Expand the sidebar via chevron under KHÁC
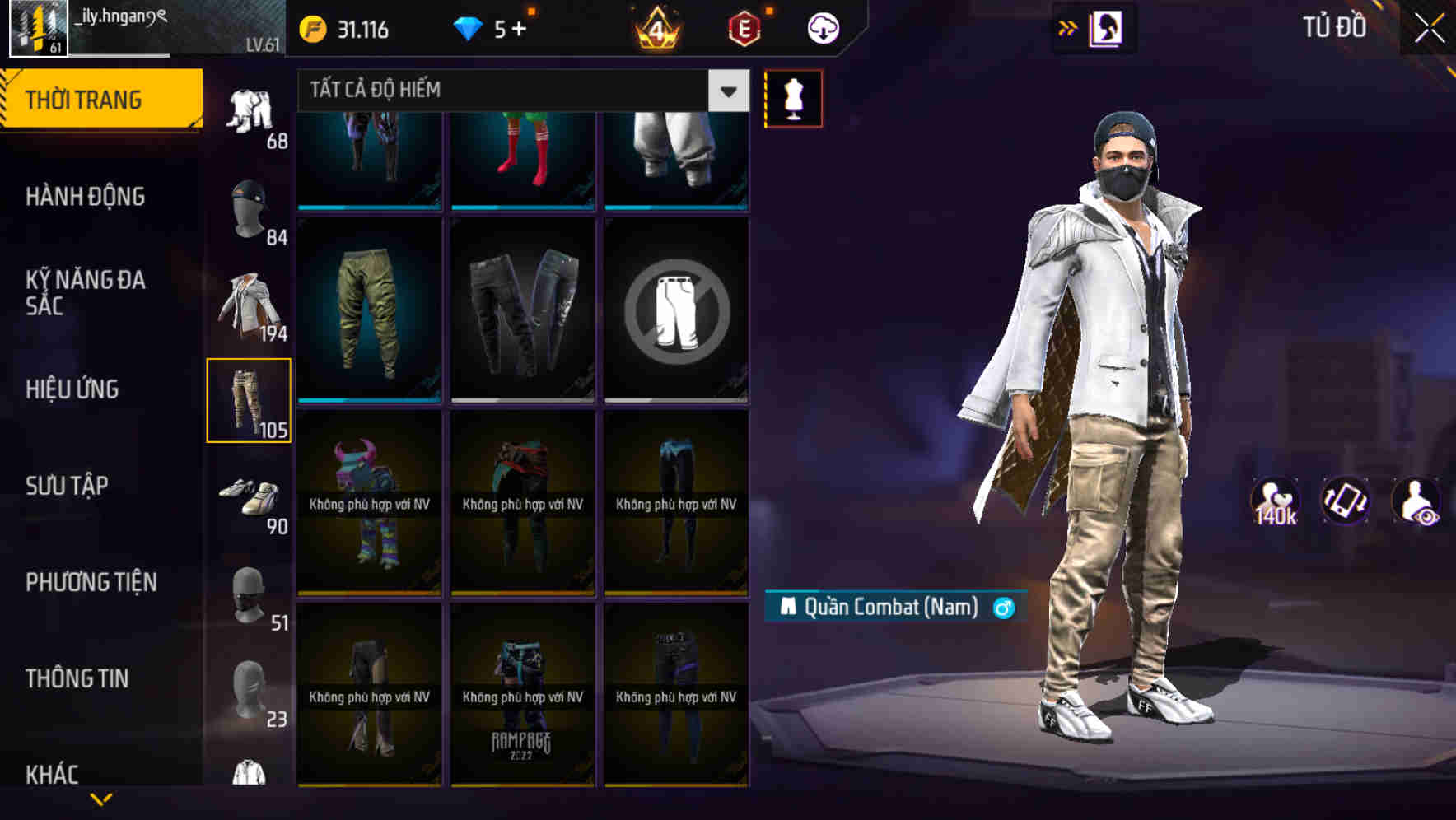 click(102, 797)
